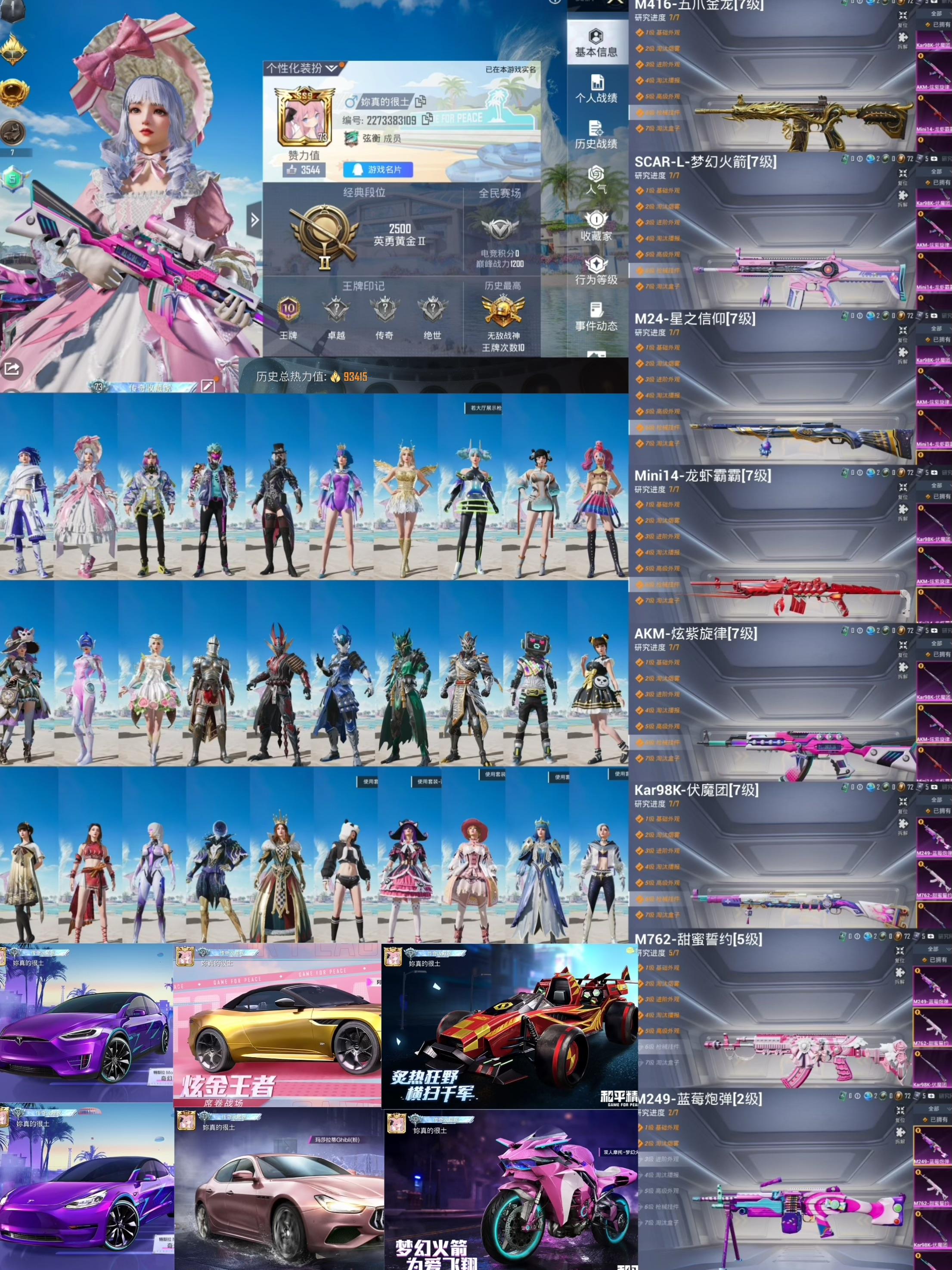Switch to the 行为等级 tab

coord(596,271)
